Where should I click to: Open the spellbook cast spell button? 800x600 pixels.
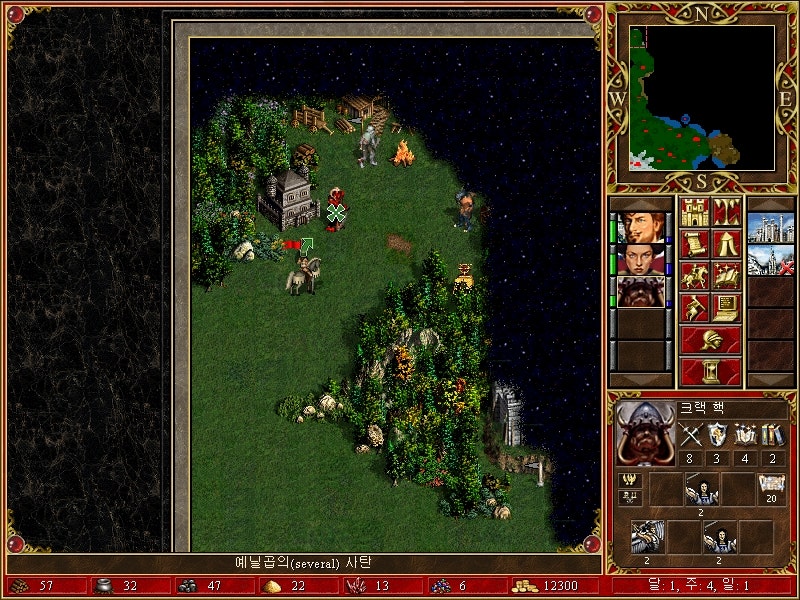click(x=726, y=275)
